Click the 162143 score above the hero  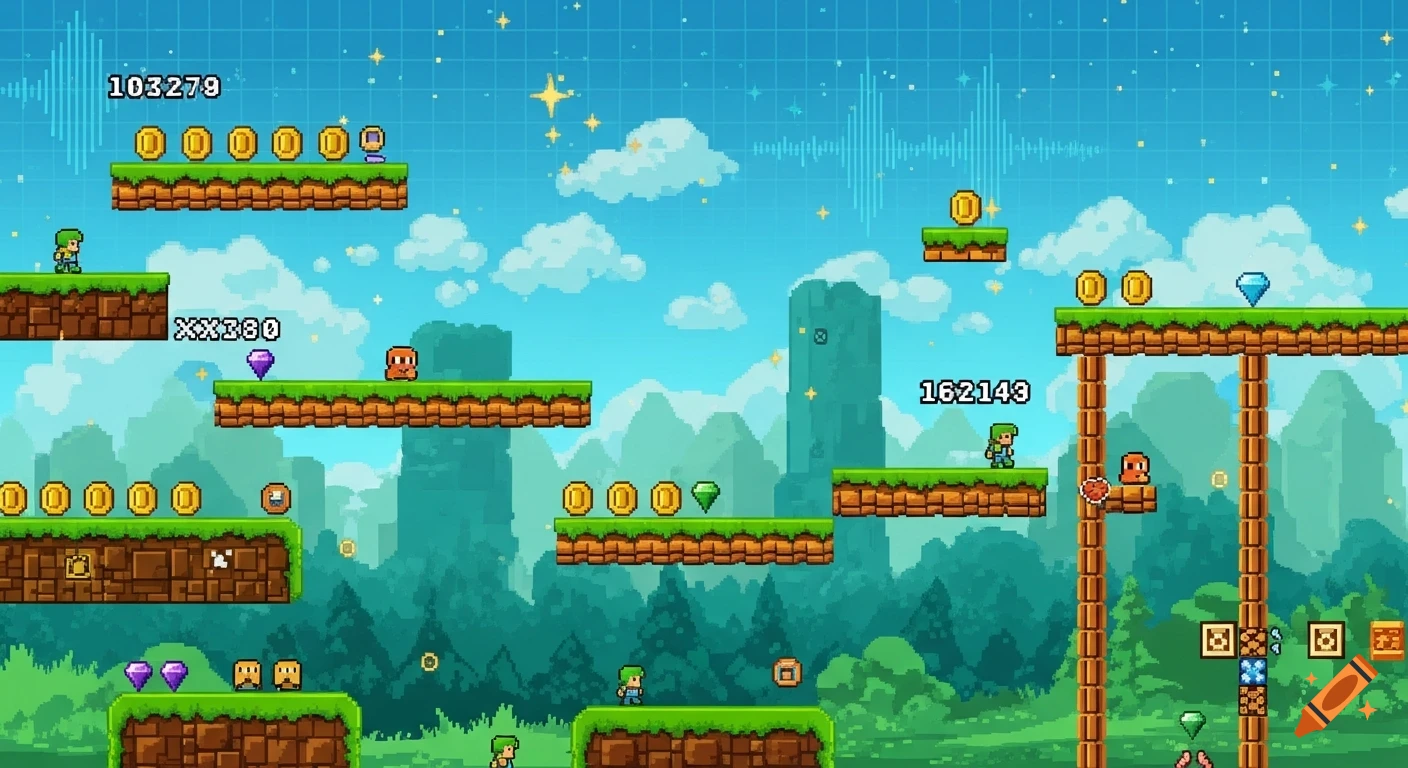(x=973, y=389)
